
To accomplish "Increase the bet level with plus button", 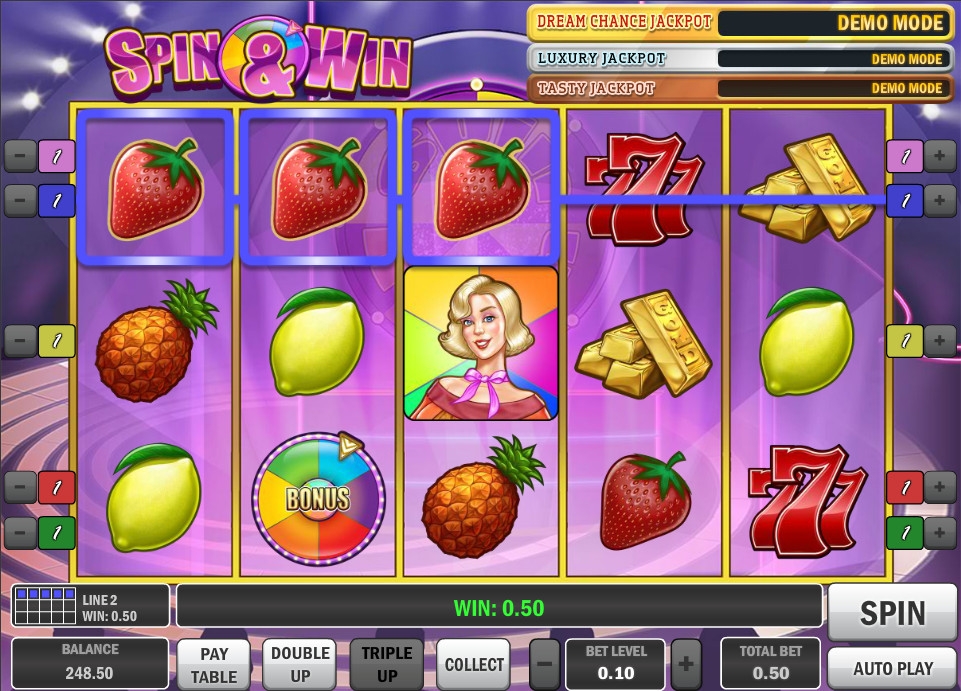I will pyautogui.click(x=686, y=664).
